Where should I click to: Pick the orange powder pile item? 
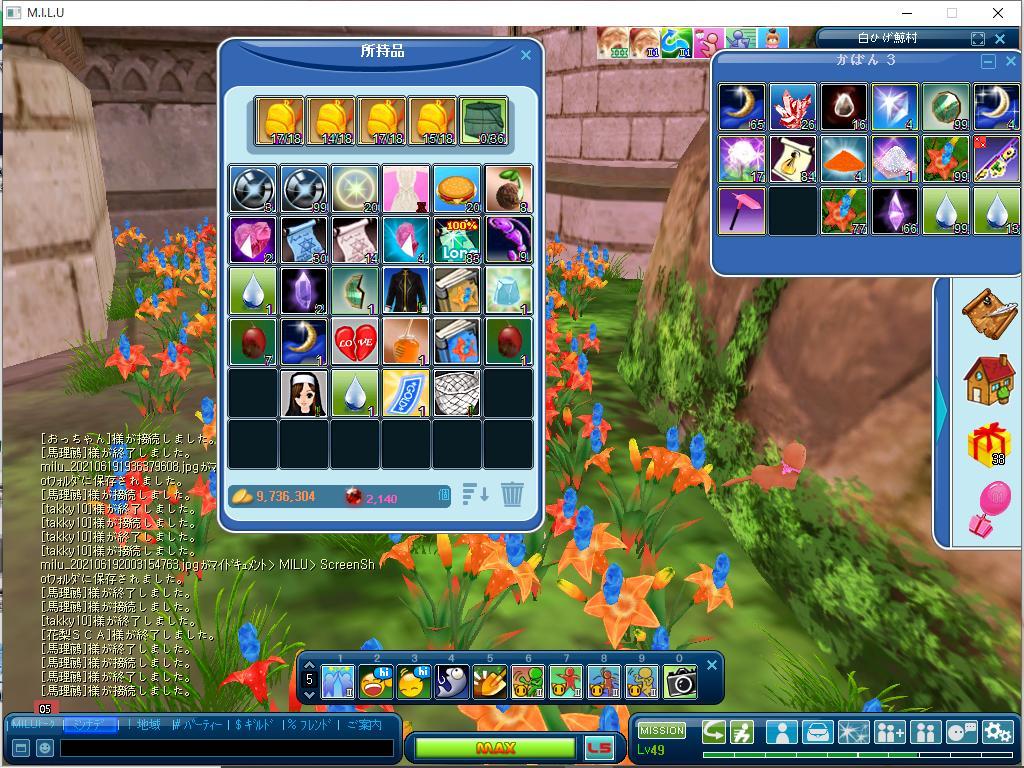[844, 159]
